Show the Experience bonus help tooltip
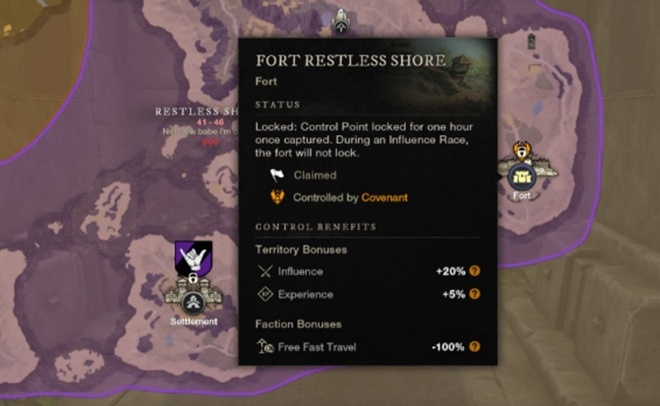 tap(475, 294)
